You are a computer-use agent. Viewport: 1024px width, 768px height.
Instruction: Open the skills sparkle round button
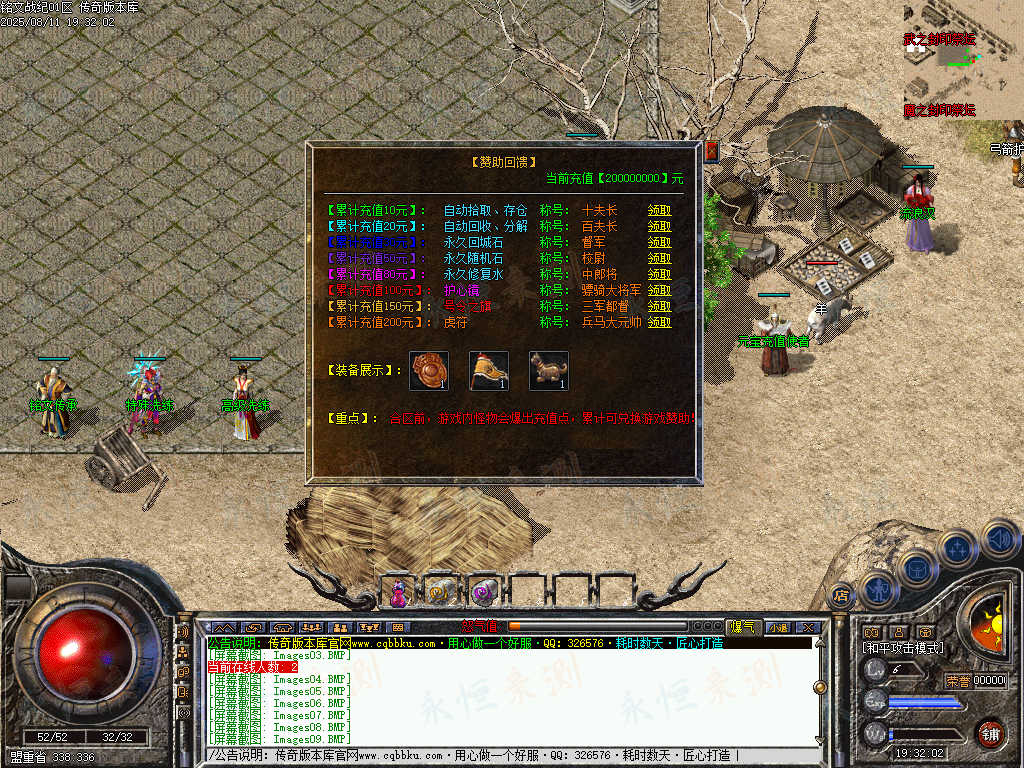(957, 549)
